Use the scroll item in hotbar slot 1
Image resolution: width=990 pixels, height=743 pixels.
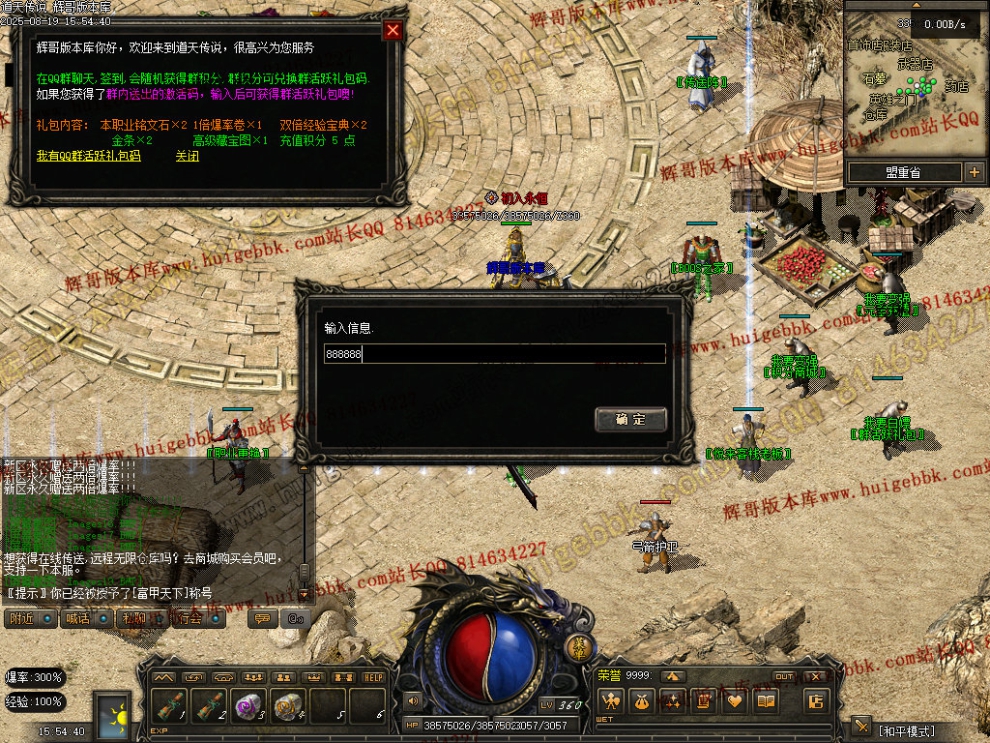point(170,706)
